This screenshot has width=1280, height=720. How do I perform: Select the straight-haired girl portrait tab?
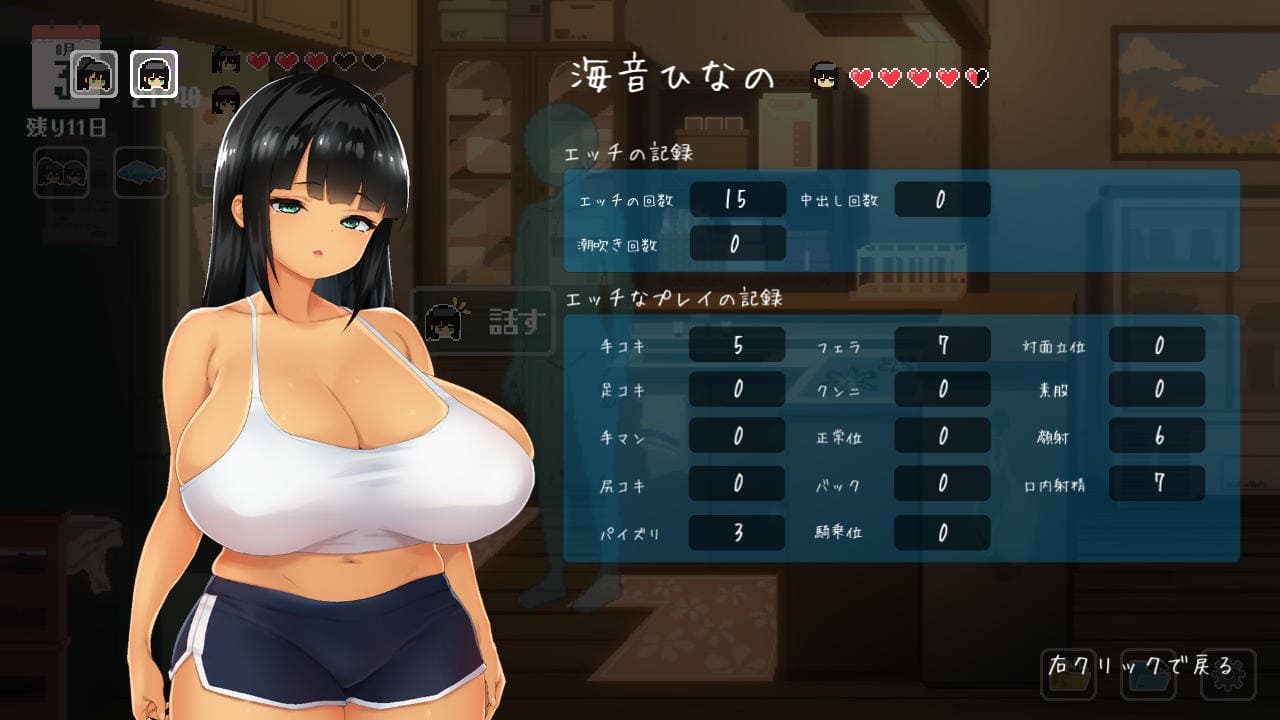click(154, 73)
